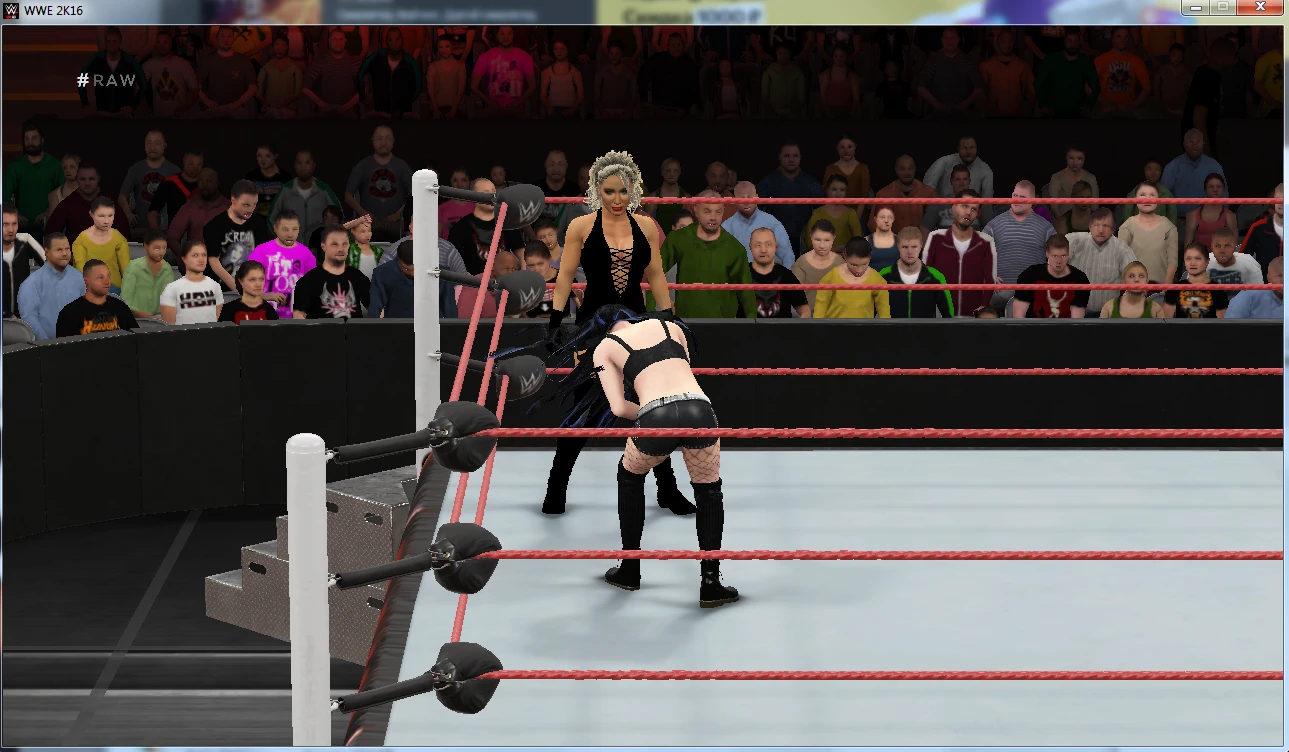Click the #RAW hashtag overlay
1289x752 pixels.
pyautogui.click(x=105, y=80)
